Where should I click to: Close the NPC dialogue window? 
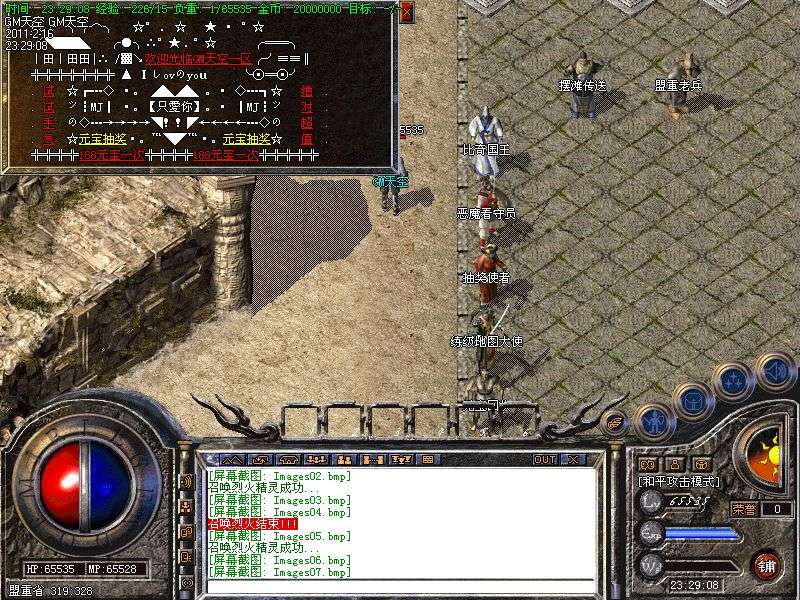click(x=406, y=12)
